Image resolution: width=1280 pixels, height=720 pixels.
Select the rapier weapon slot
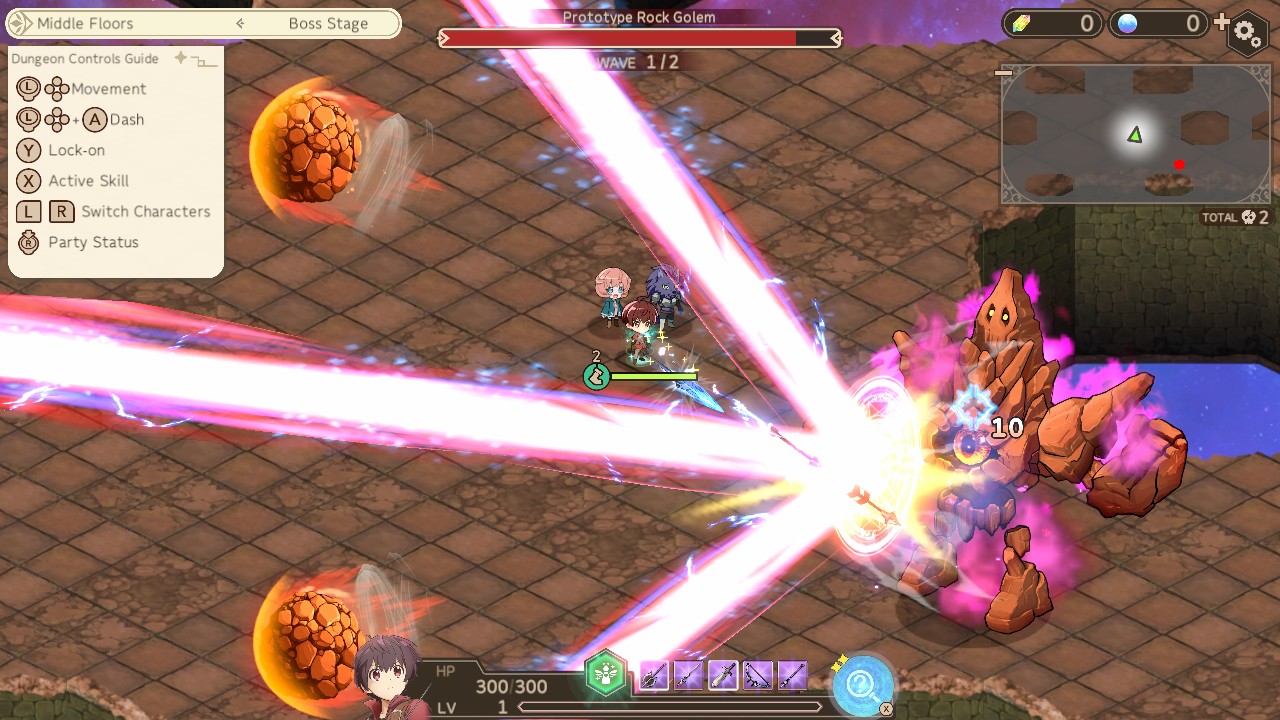pos(690,677)
